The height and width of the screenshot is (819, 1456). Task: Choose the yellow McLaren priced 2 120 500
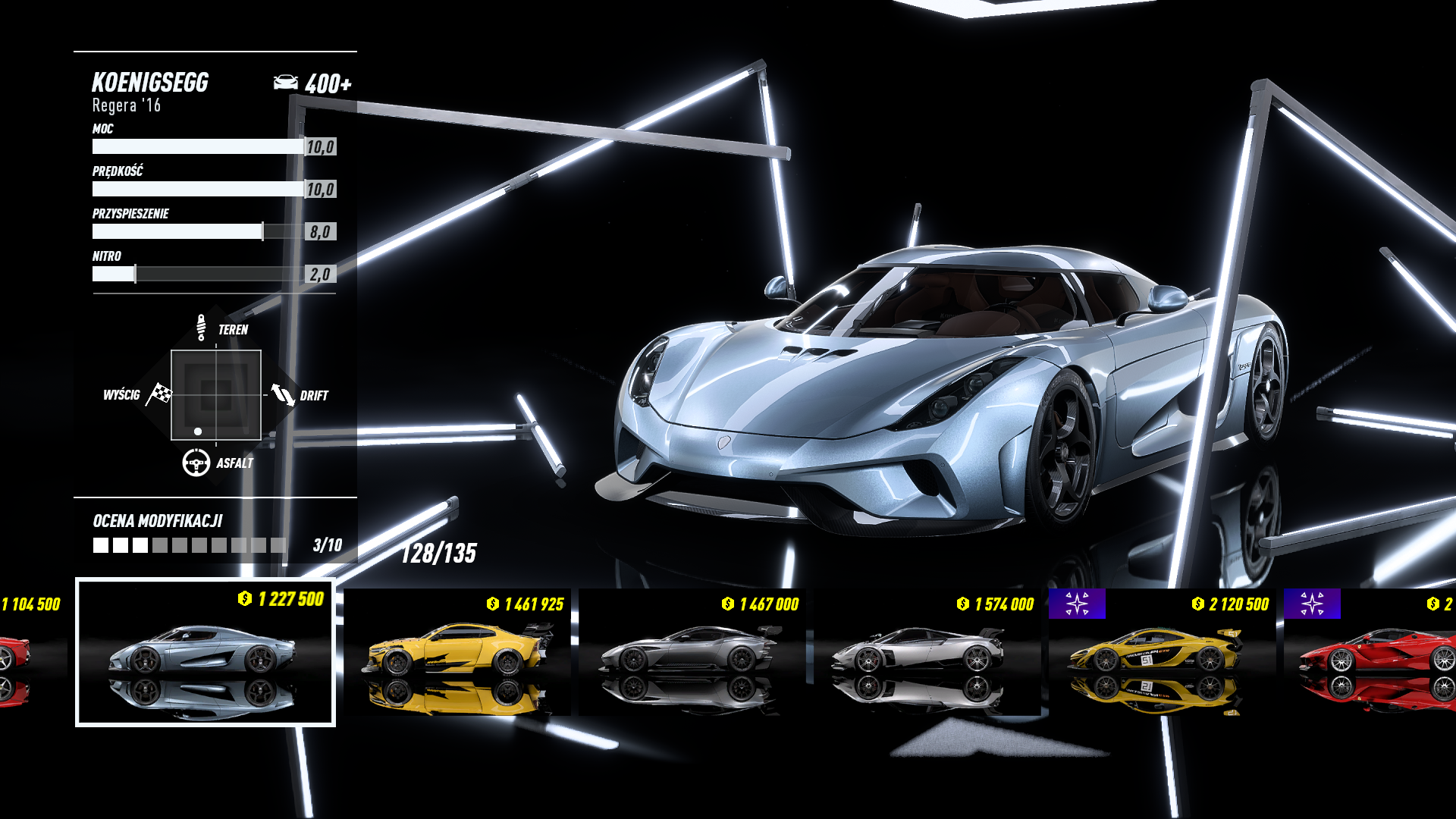(1160, 652)
